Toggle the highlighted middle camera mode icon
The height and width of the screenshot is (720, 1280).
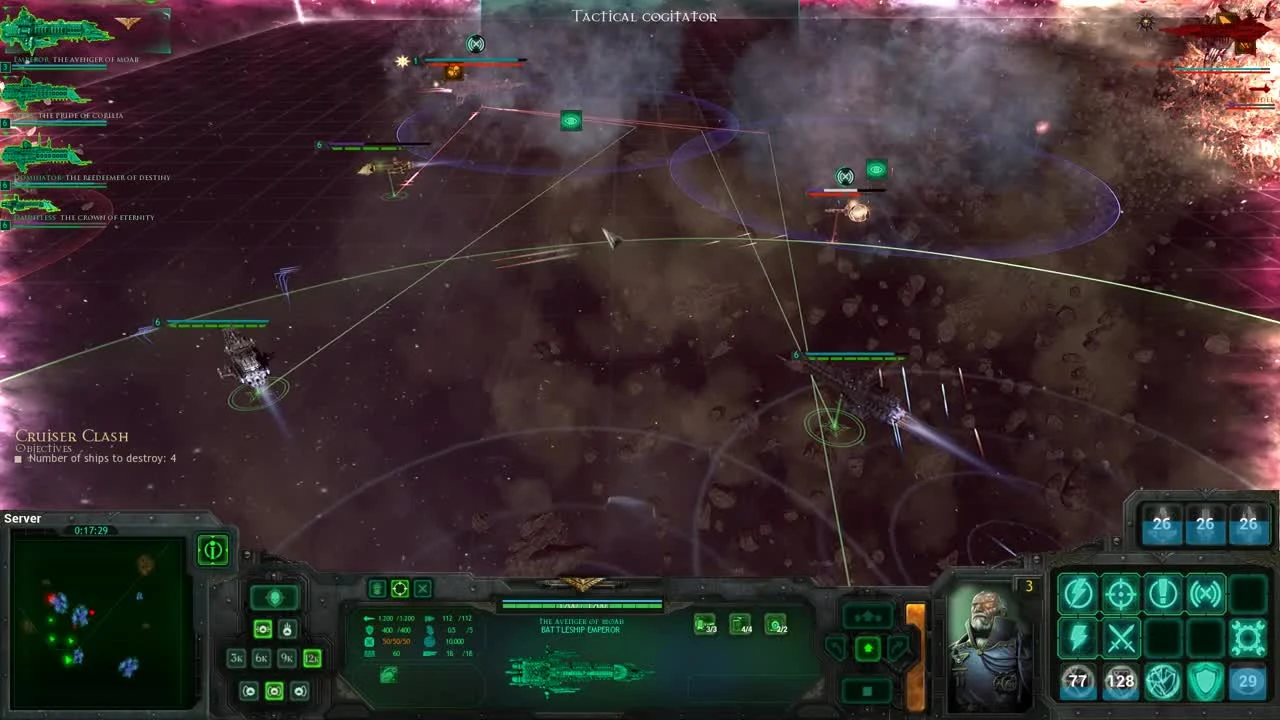point(274,691)
